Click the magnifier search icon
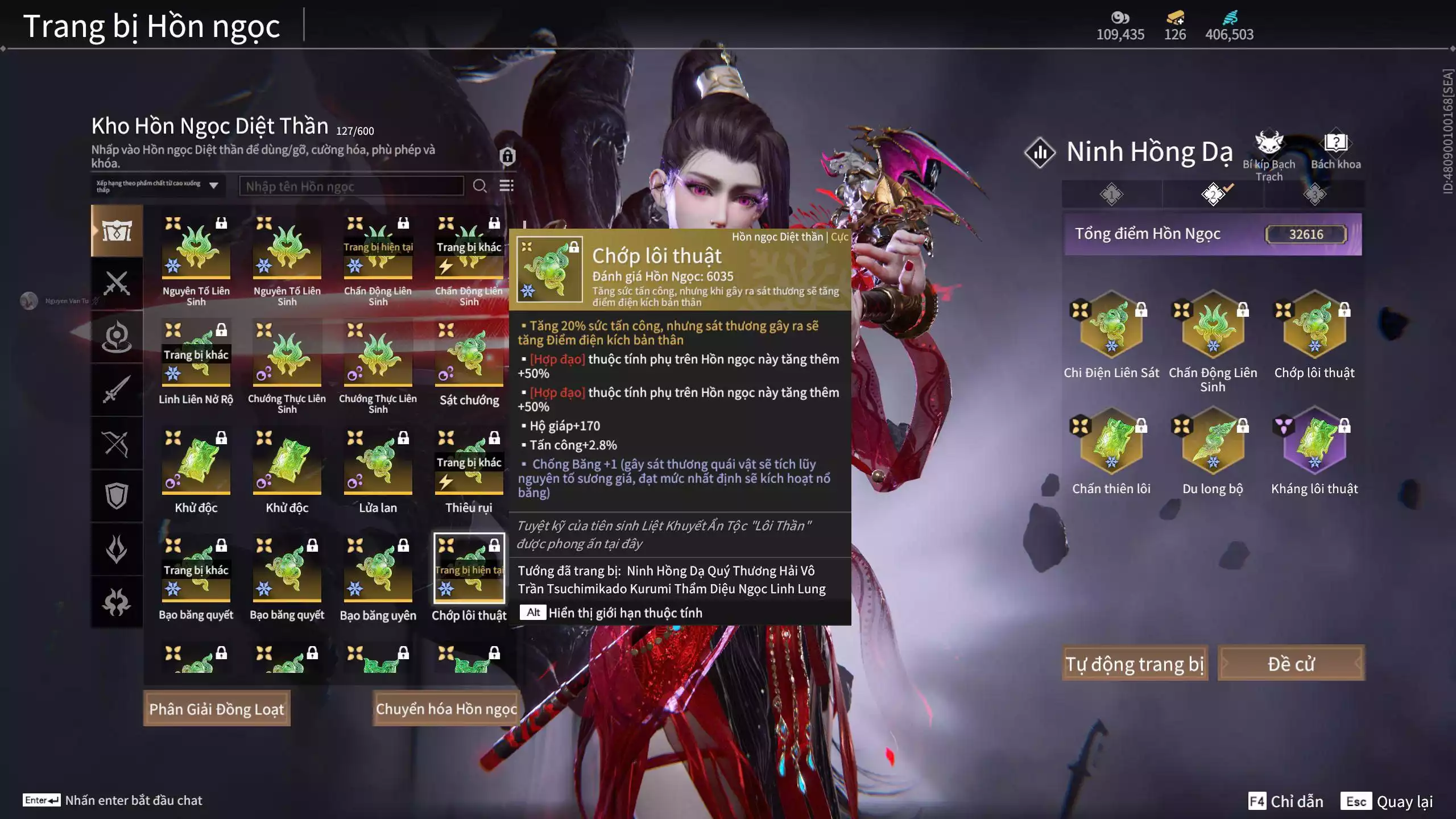 (479, 186)
